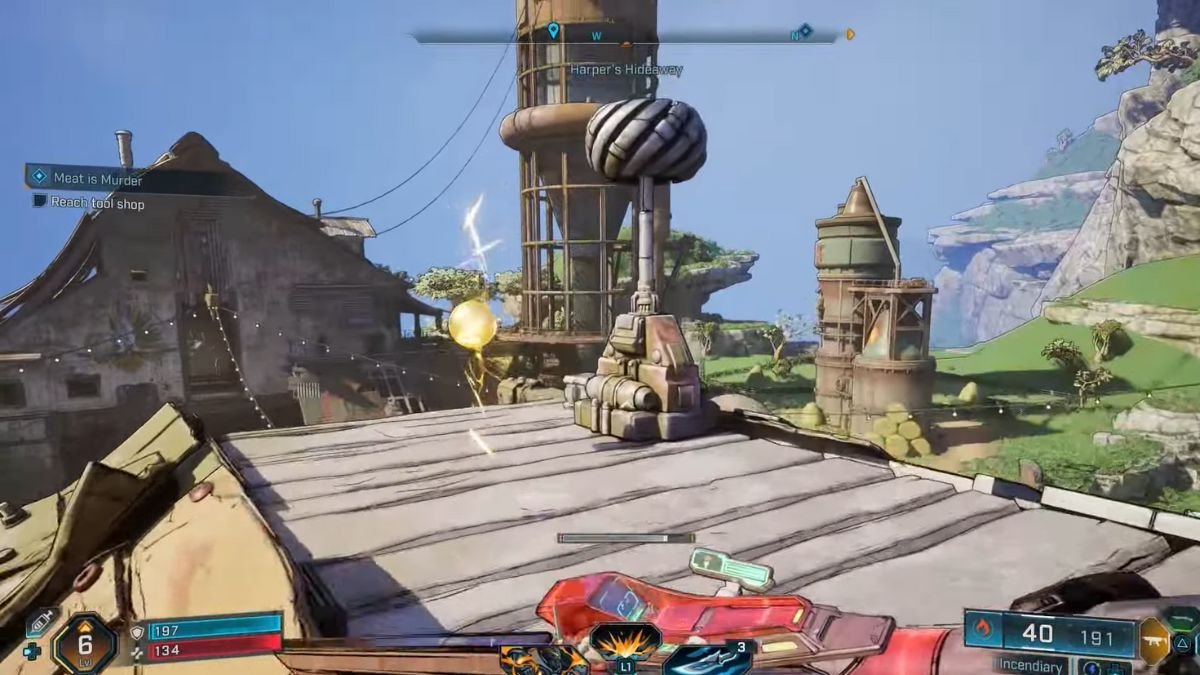1200x675 pixels.
Task: Click the incendiary flame element icon
Action: pyautogui.click(x=983, y=631)
